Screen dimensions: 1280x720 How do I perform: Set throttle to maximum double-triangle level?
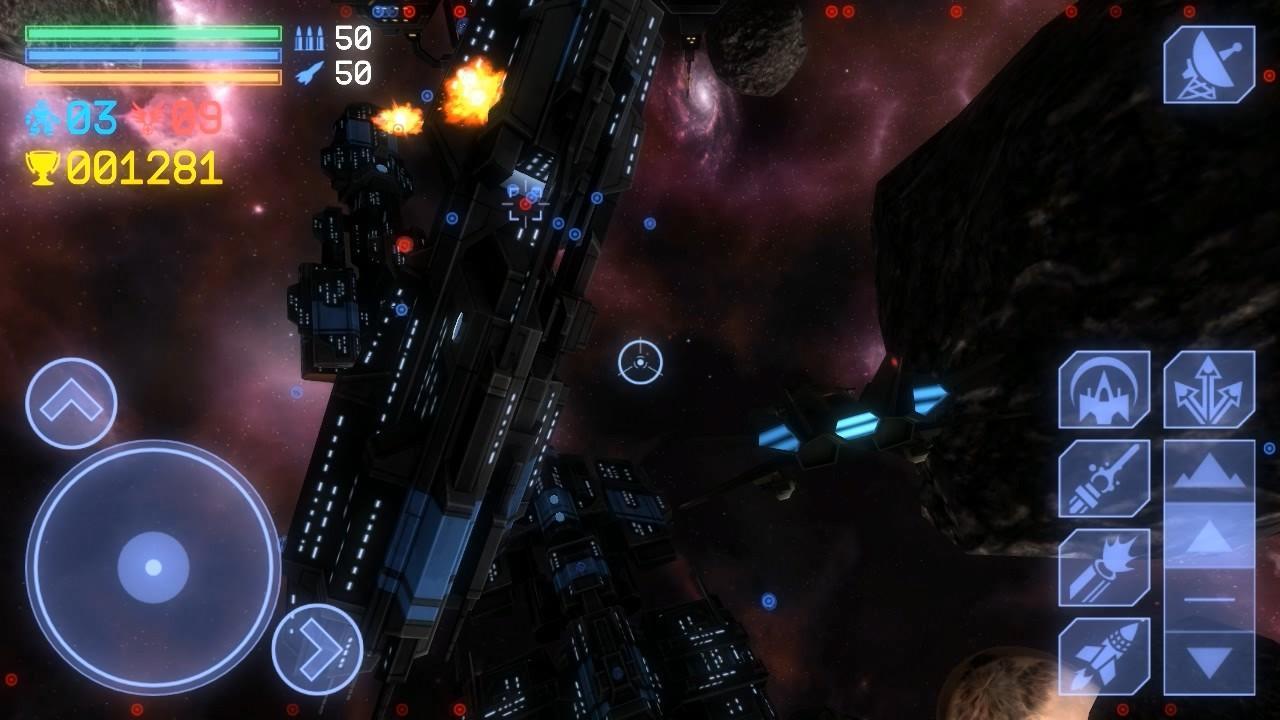point(1209,471)
